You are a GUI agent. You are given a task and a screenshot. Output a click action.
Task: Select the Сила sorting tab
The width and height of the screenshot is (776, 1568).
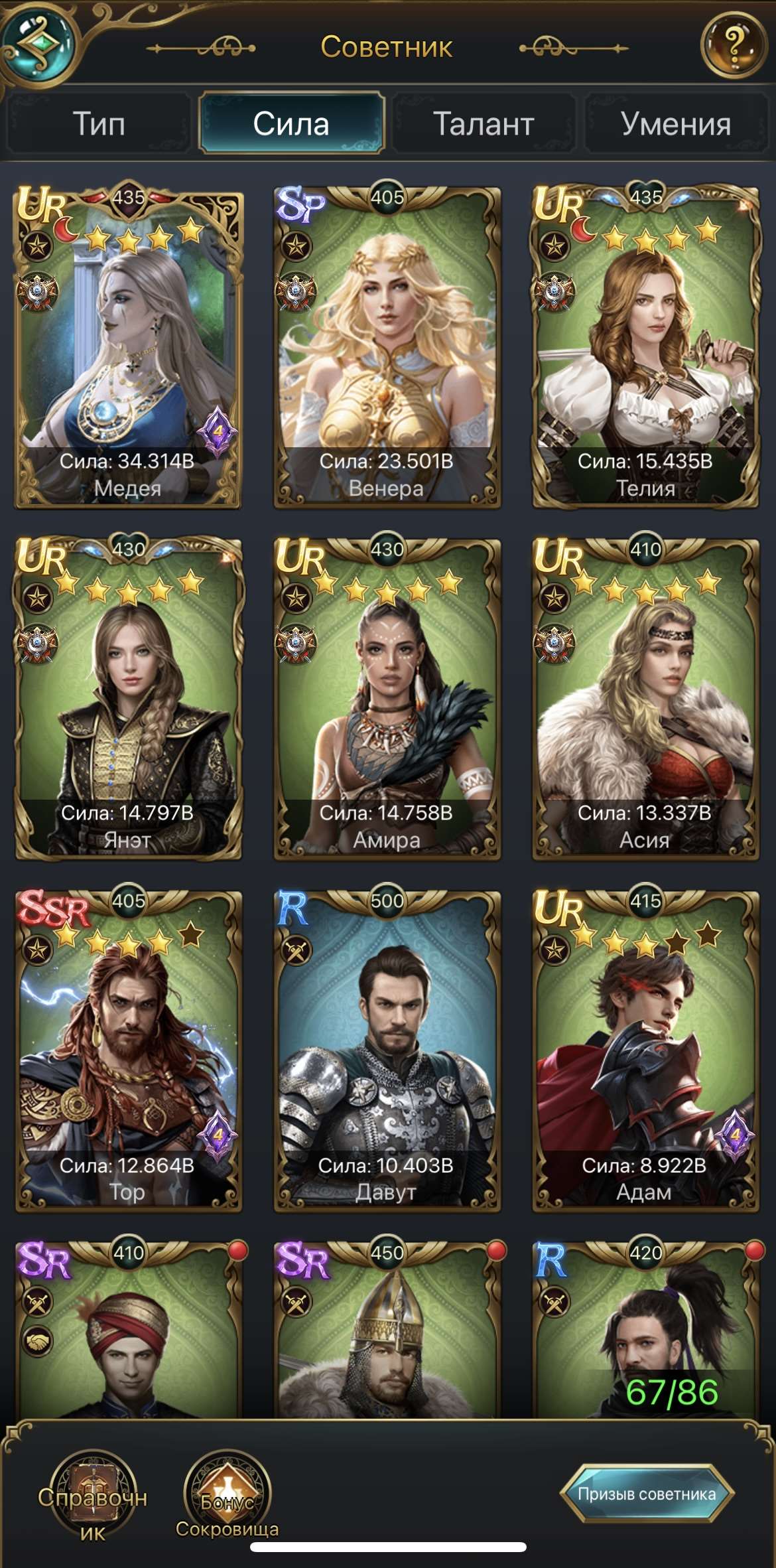[291, 124]
